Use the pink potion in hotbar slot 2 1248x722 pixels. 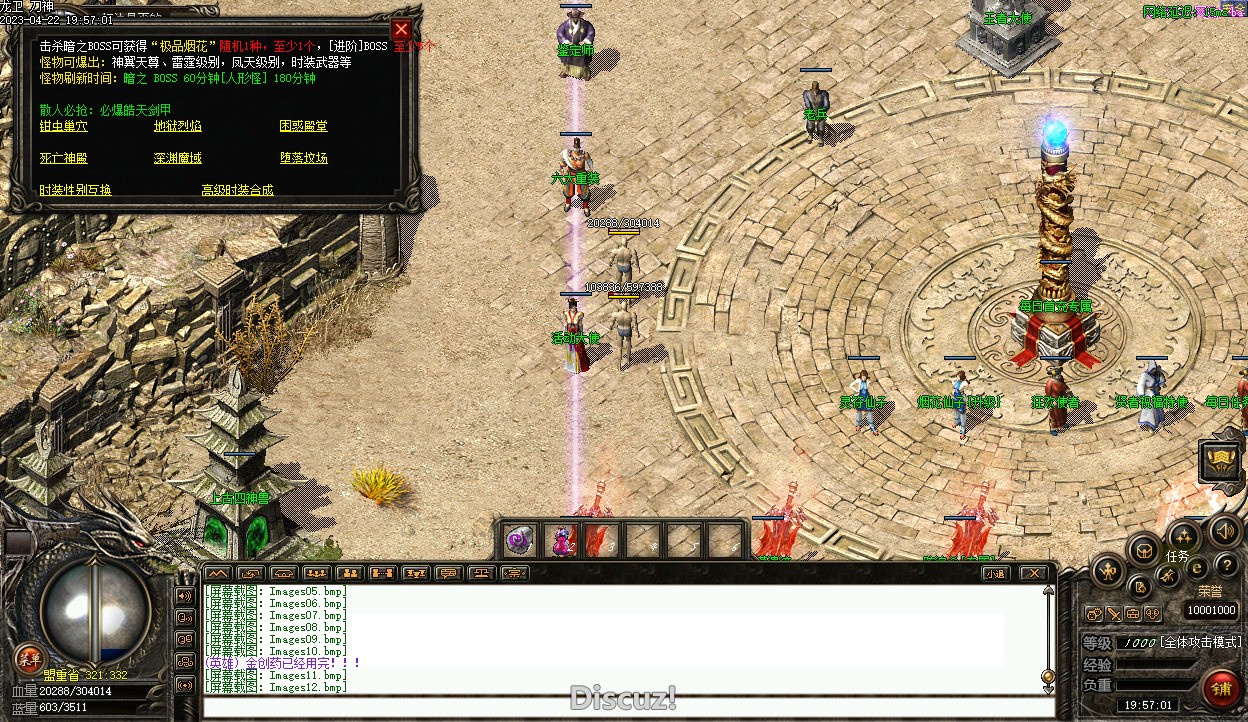point(562,541)
